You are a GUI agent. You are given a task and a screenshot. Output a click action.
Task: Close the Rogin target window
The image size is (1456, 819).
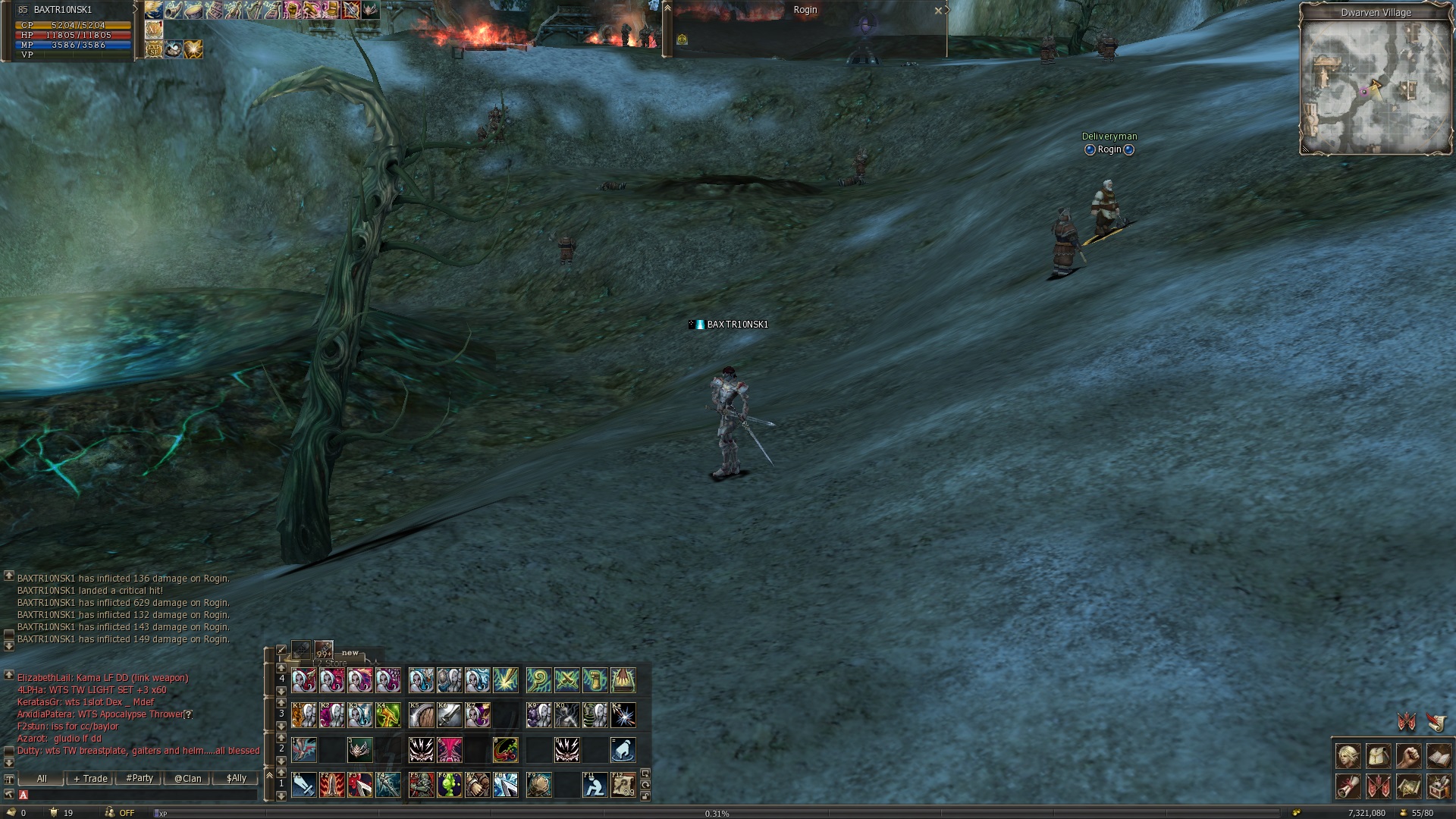point(938,11)
